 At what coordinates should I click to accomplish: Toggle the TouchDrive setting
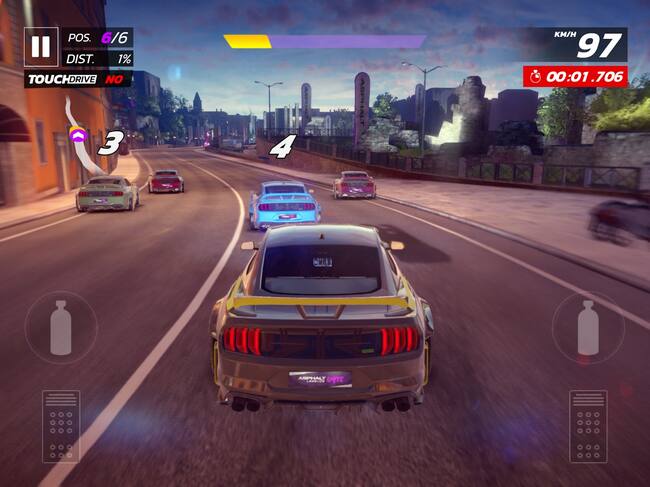(78, 78)
